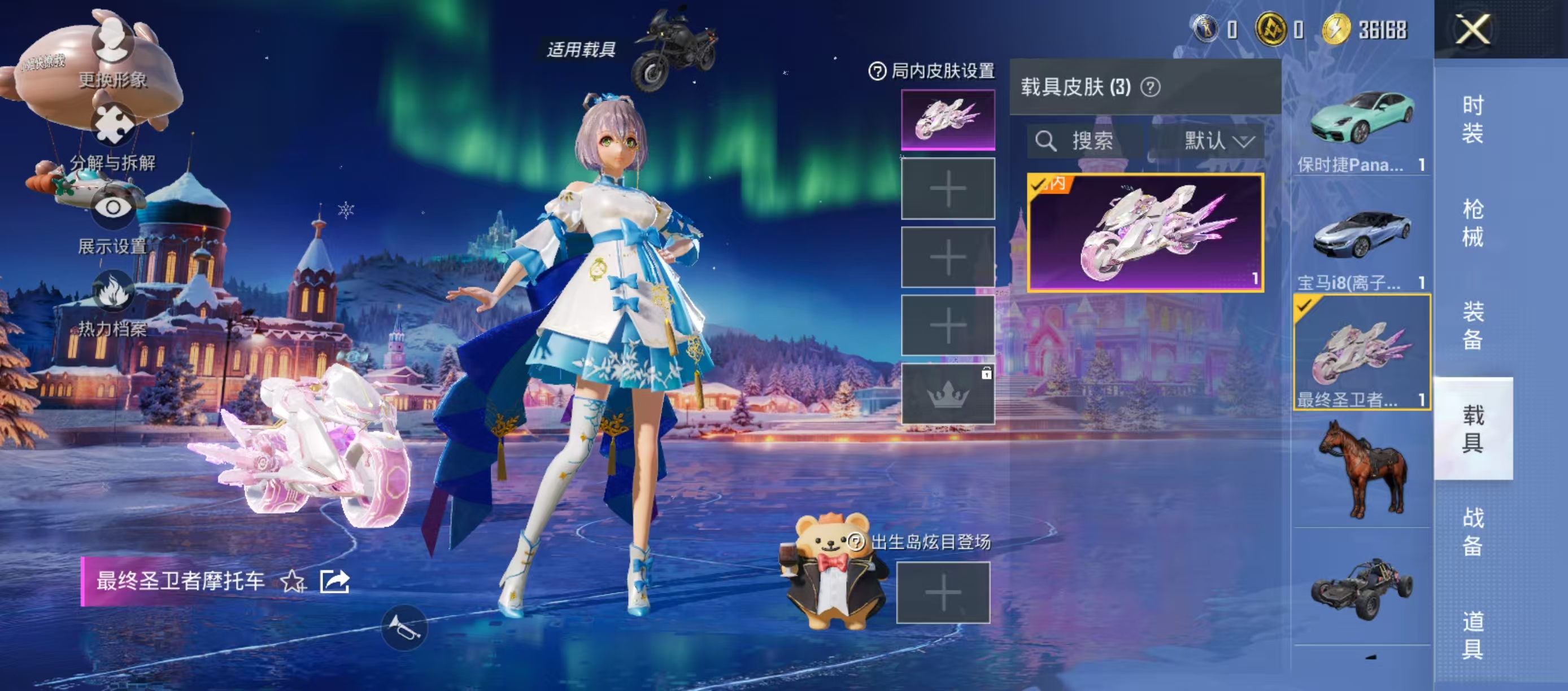
Task: Close the inventory screen with the X
Action: 1473,29
